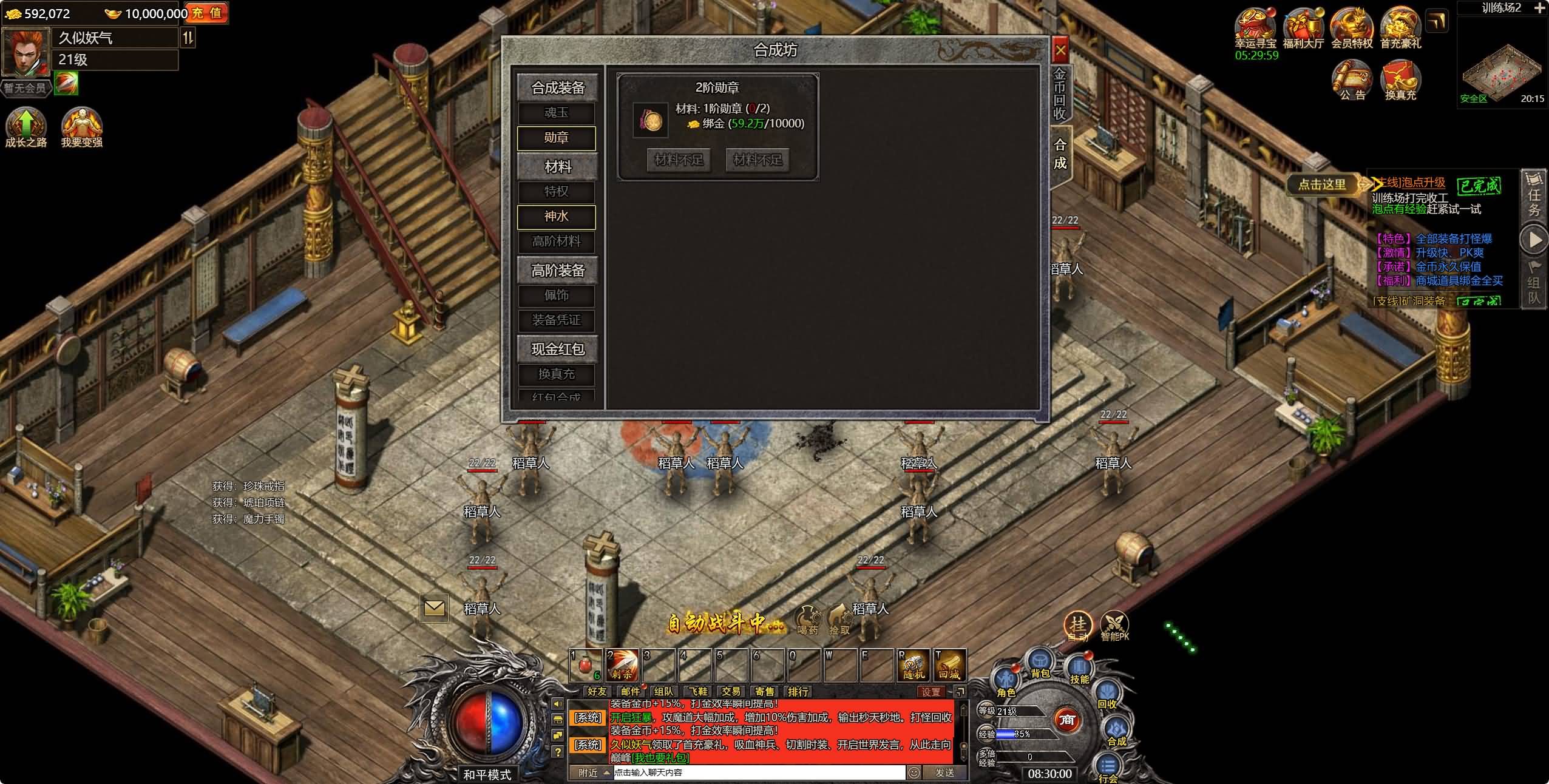Image resolution: width=1549 pixels, height=784 pixels.
Task: View 会员特权 member privileges
Action: pyautogui.click(x=1352, y=27)
